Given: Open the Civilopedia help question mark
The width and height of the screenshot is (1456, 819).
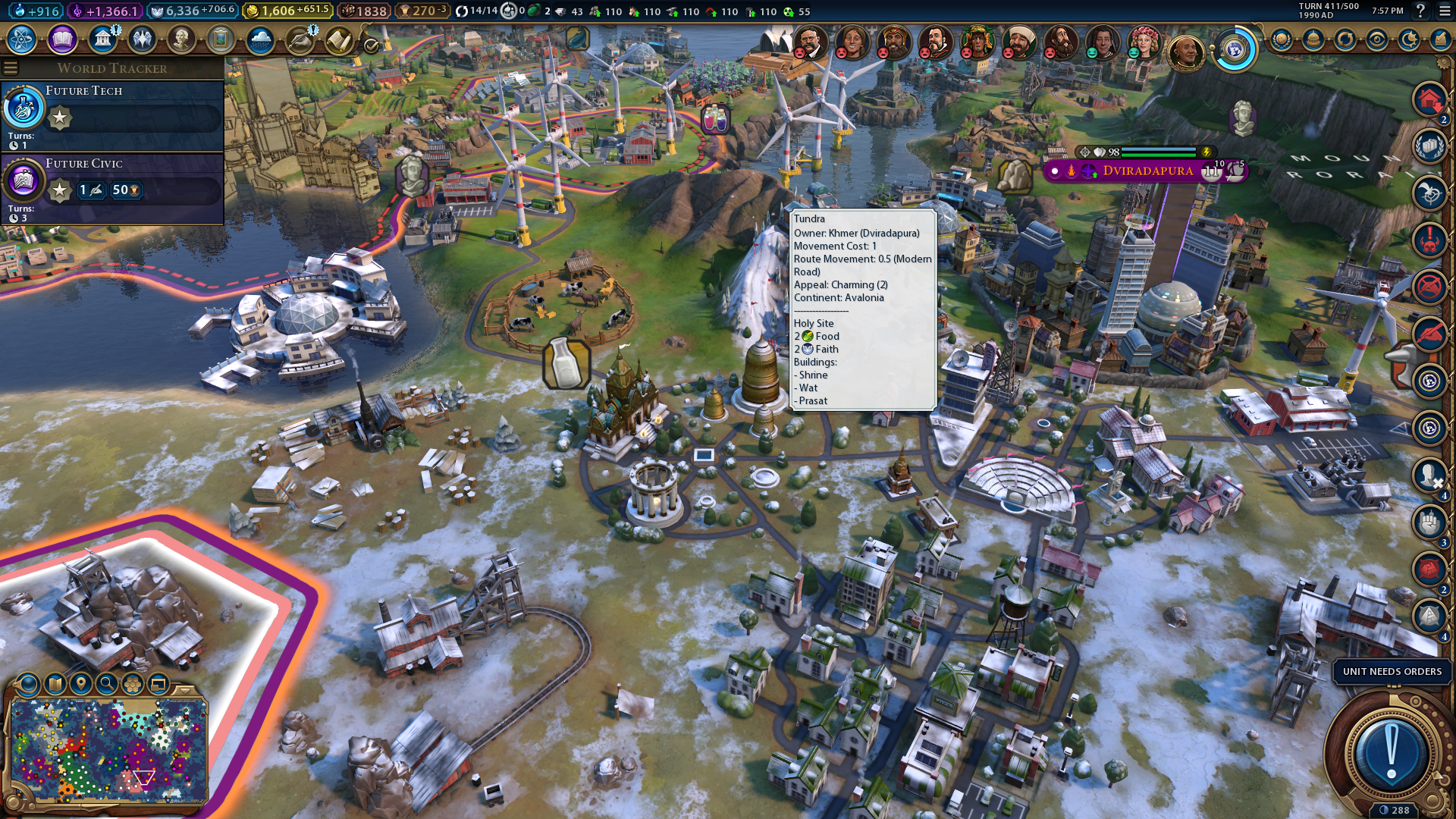Looking at the screenshot, I should click(x=1420, y=11).
